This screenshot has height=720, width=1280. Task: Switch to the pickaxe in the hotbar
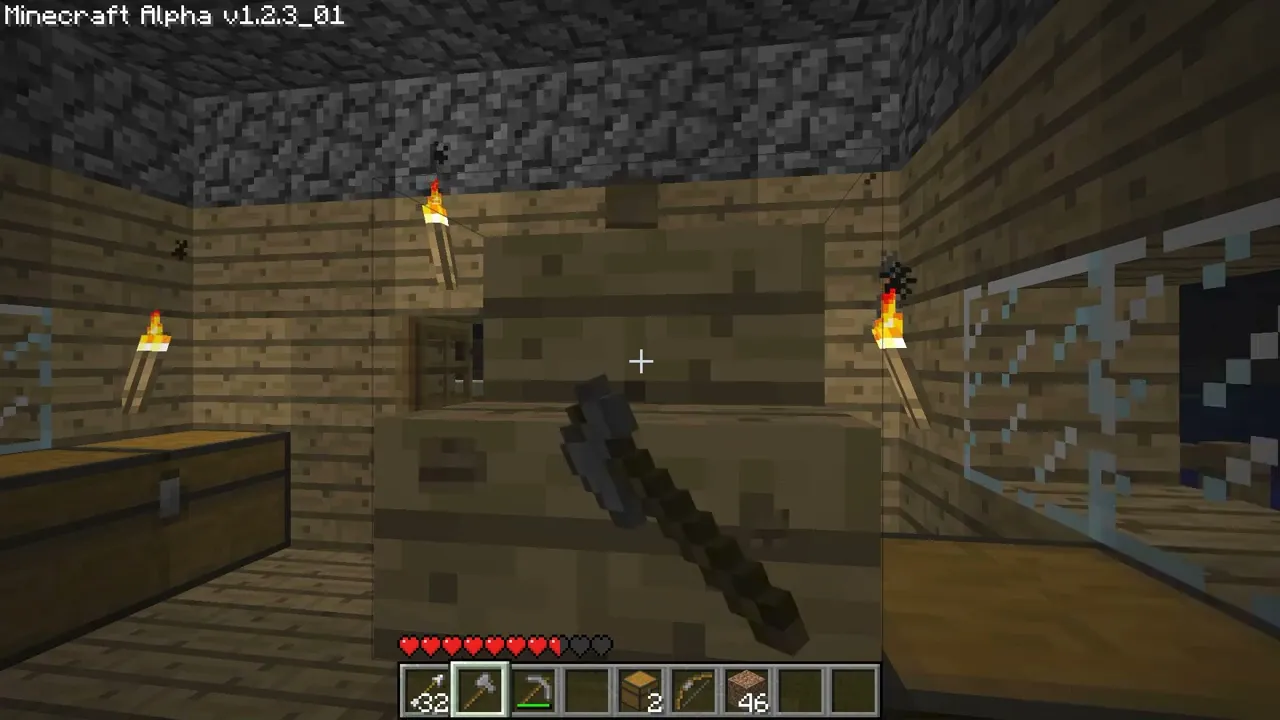[x=534, y=690]
